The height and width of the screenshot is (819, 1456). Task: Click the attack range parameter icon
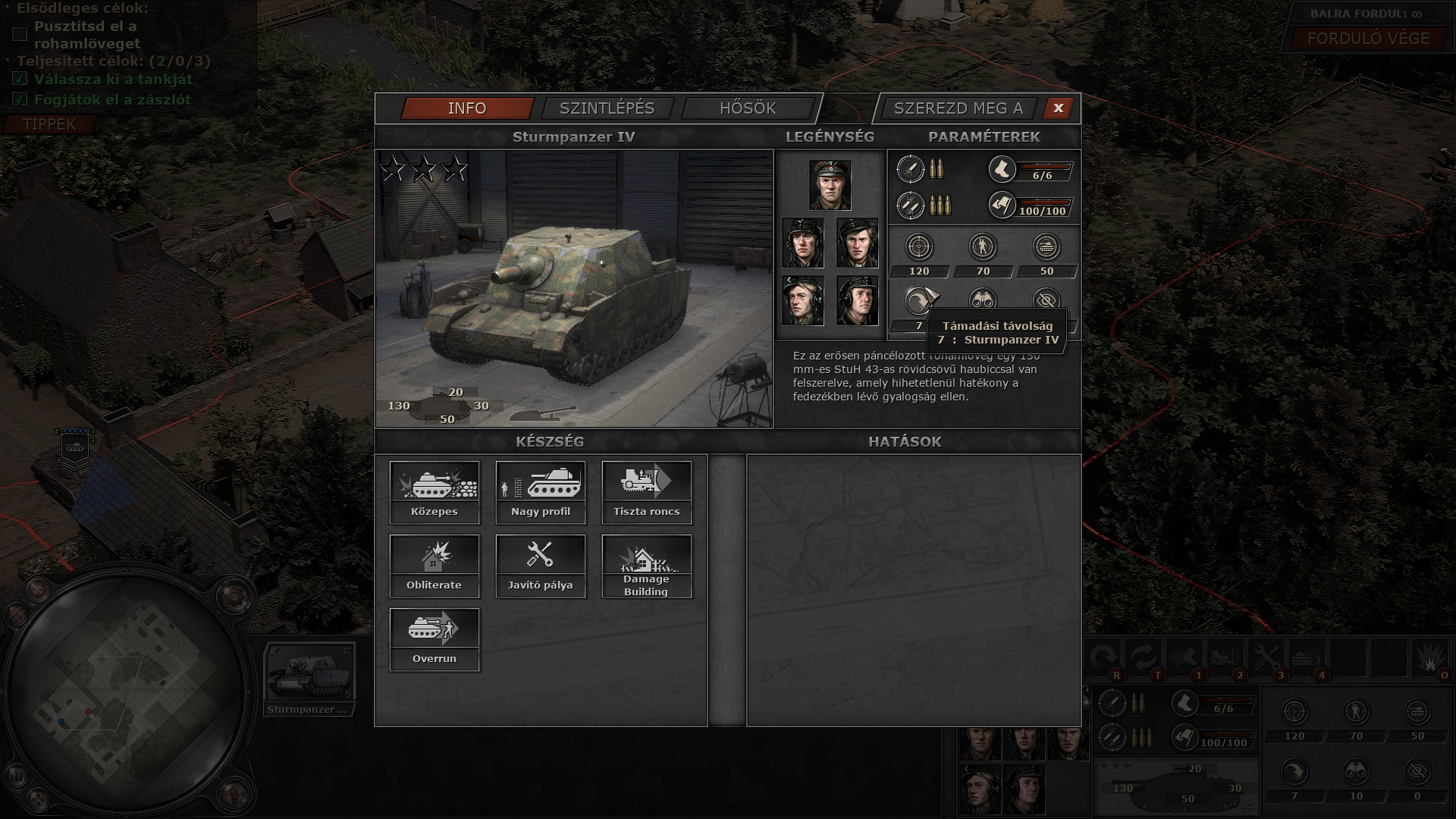coord(918,301)
